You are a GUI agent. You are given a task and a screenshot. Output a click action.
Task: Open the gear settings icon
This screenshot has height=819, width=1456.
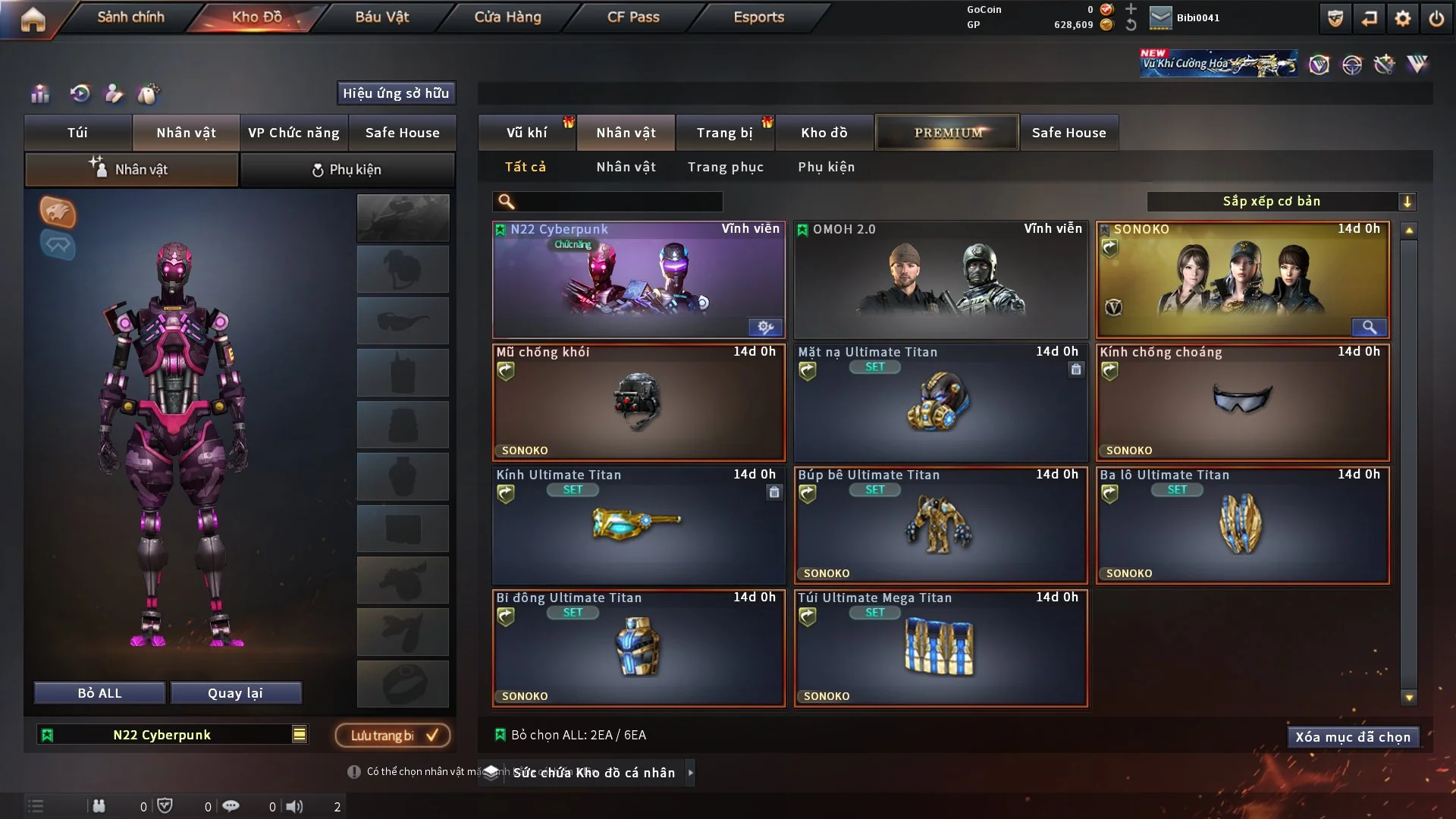coord(1402,18)
